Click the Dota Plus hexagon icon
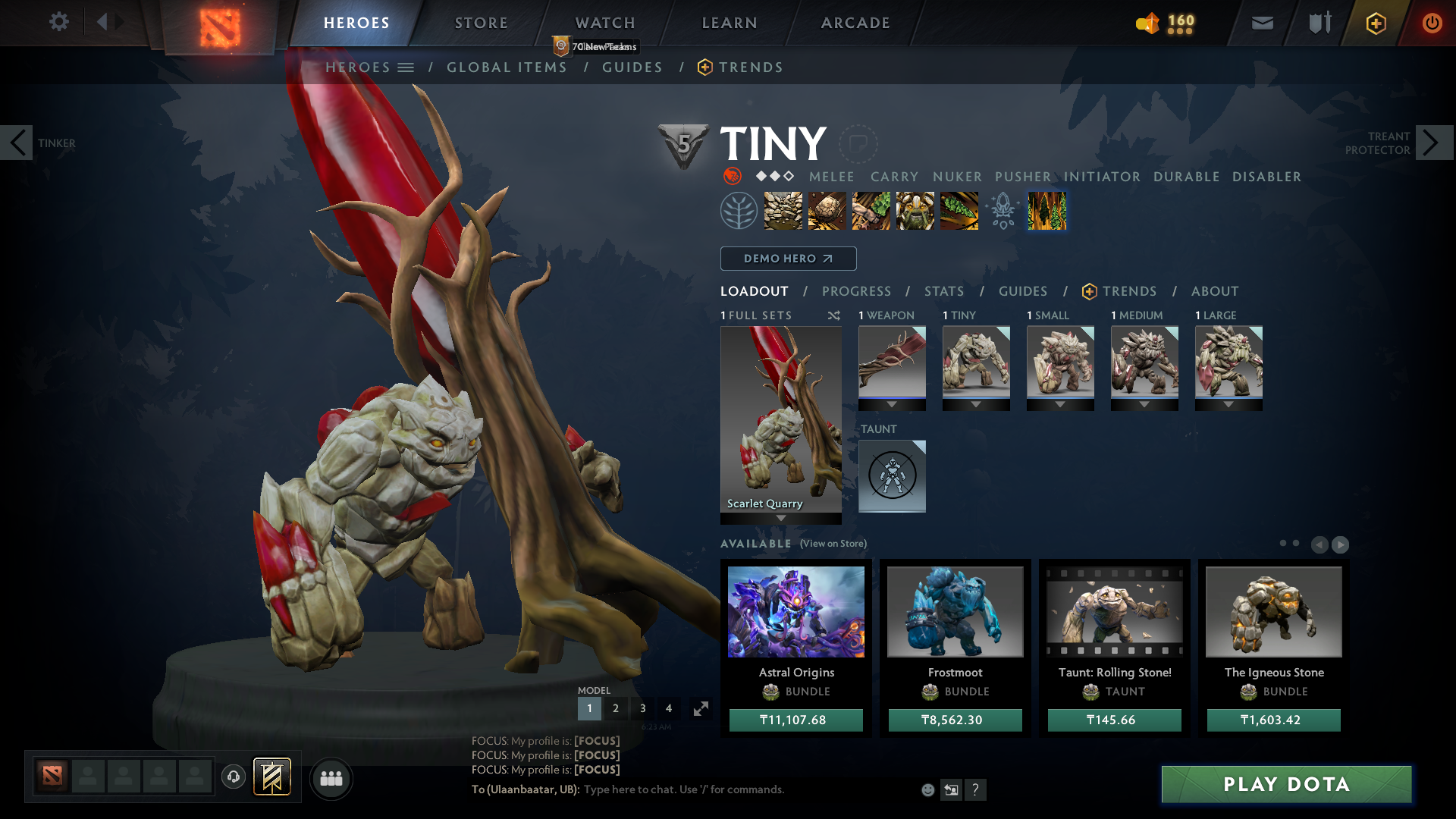 coord(1375,23)
